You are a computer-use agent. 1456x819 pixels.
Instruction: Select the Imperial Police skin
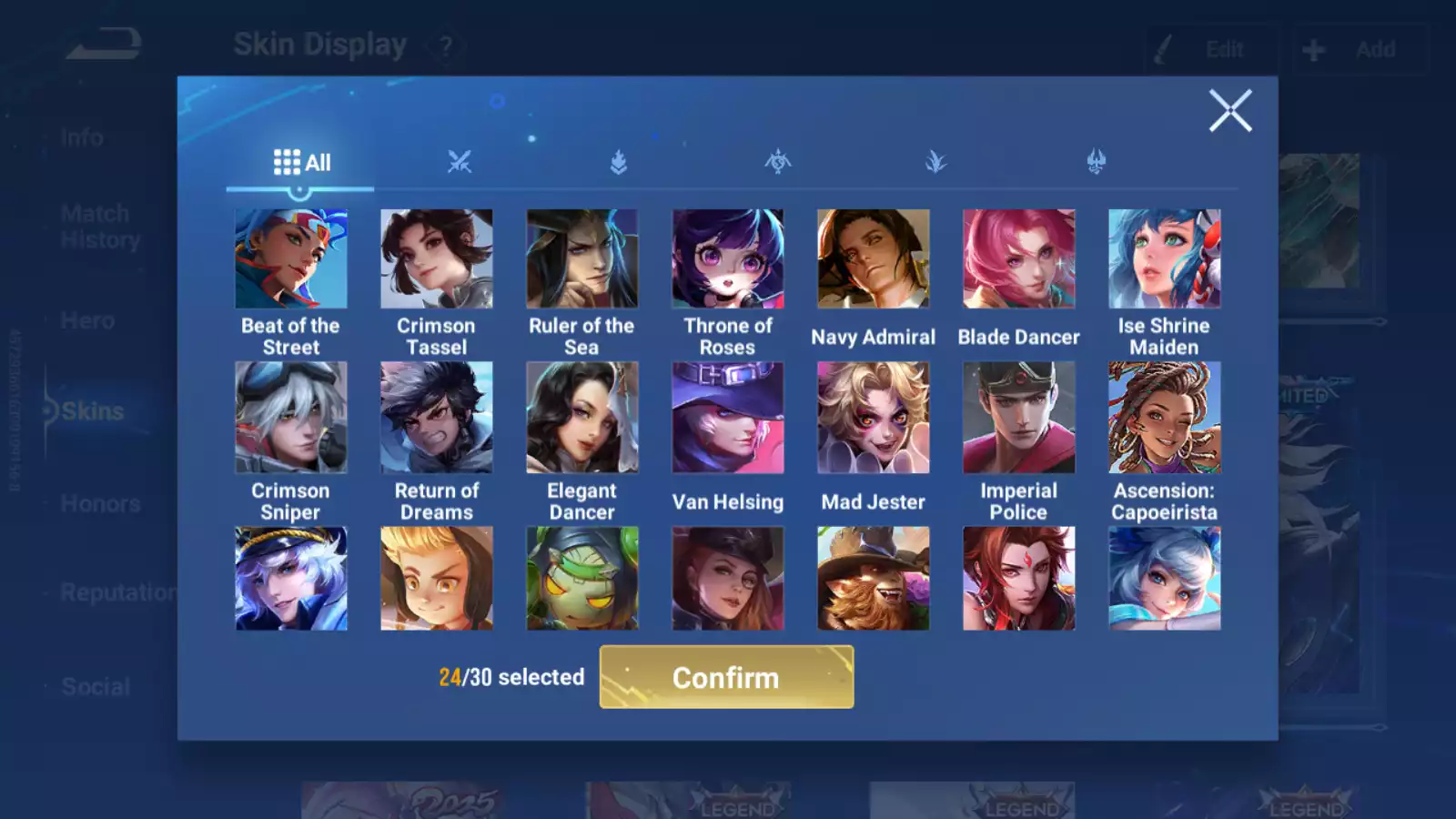[x=1019, y=418]
